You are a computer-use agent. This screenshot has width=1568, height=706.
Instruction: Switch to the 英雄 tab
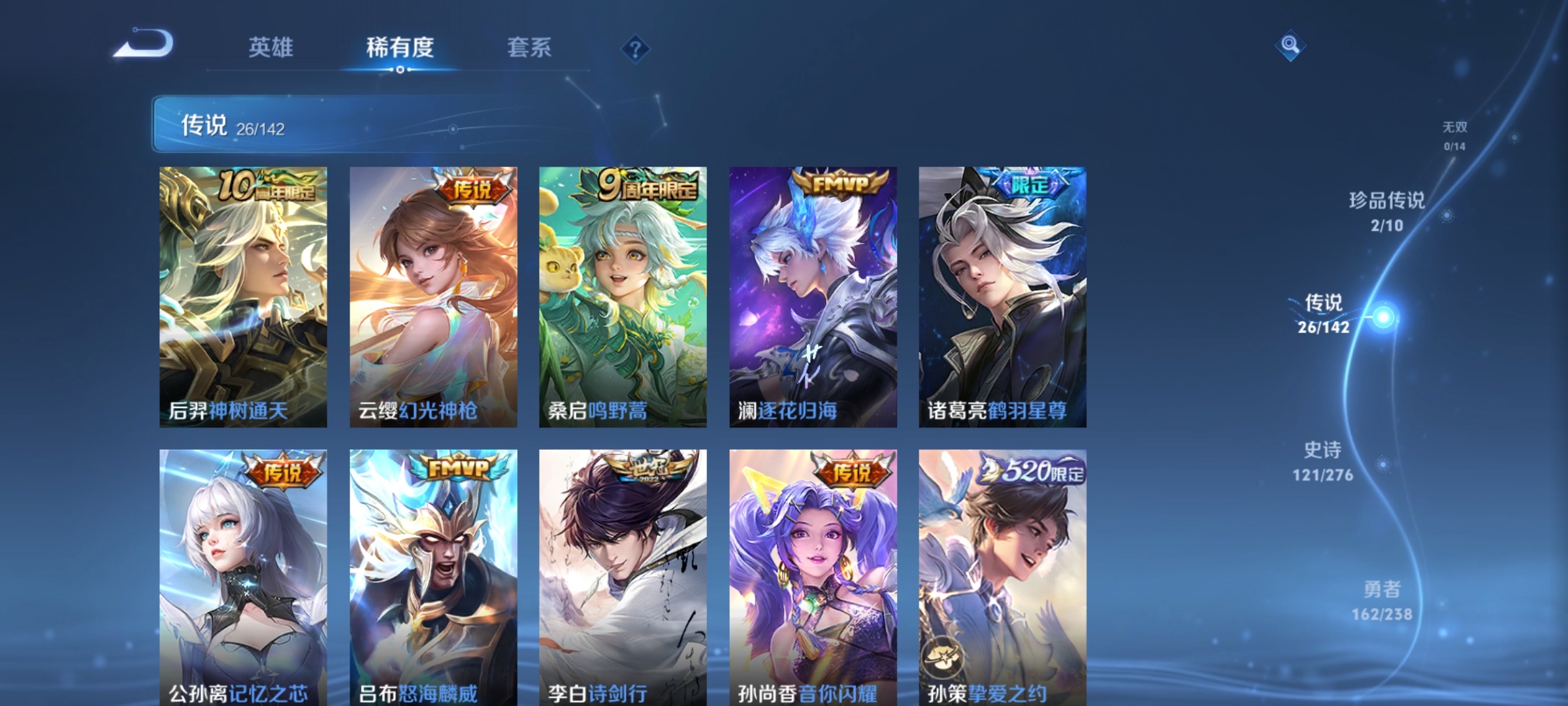[273, 47]
